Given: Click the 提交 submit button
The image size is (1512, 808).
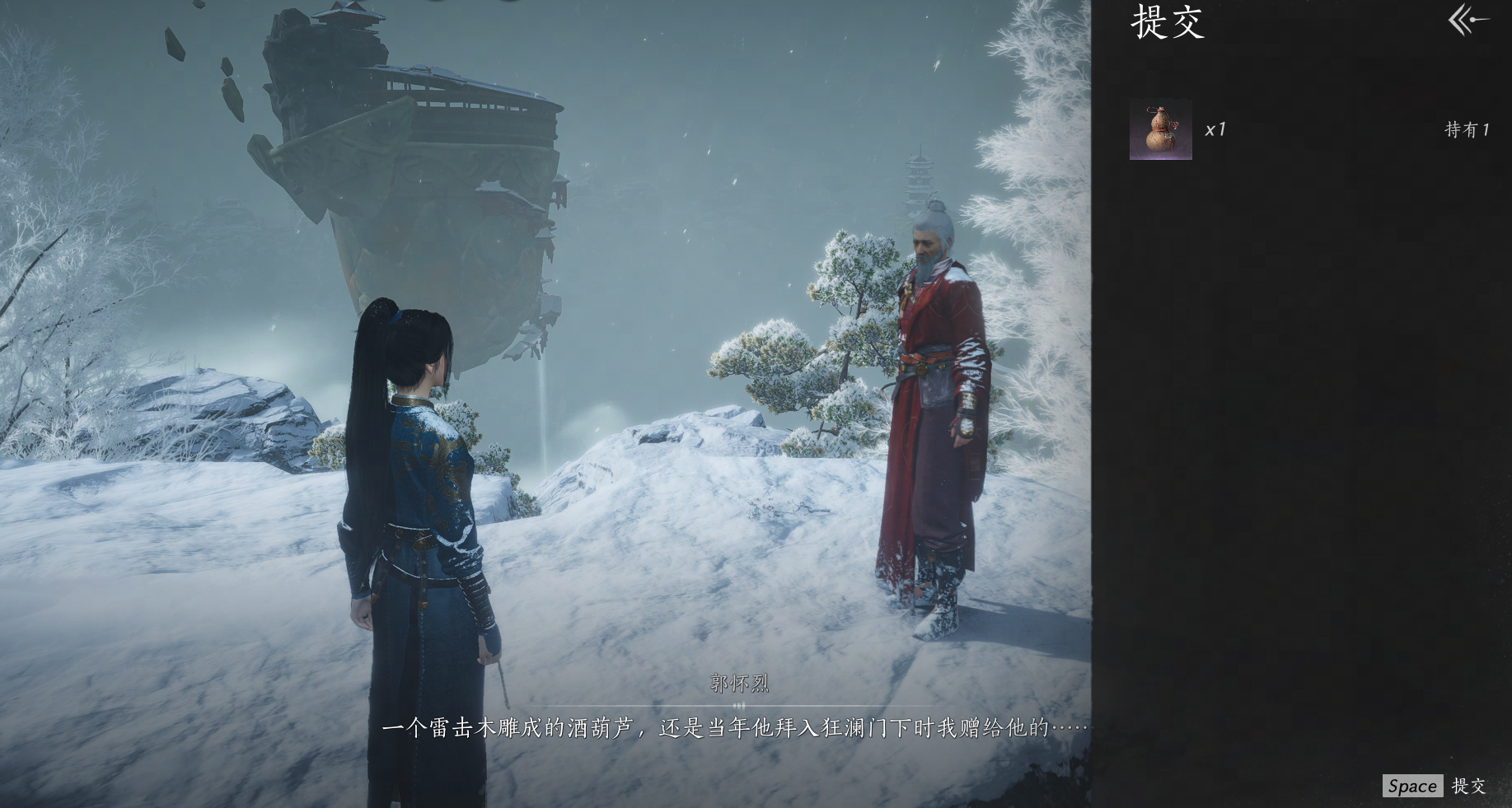Looking at the screenshot, I should pos(1435,786).
